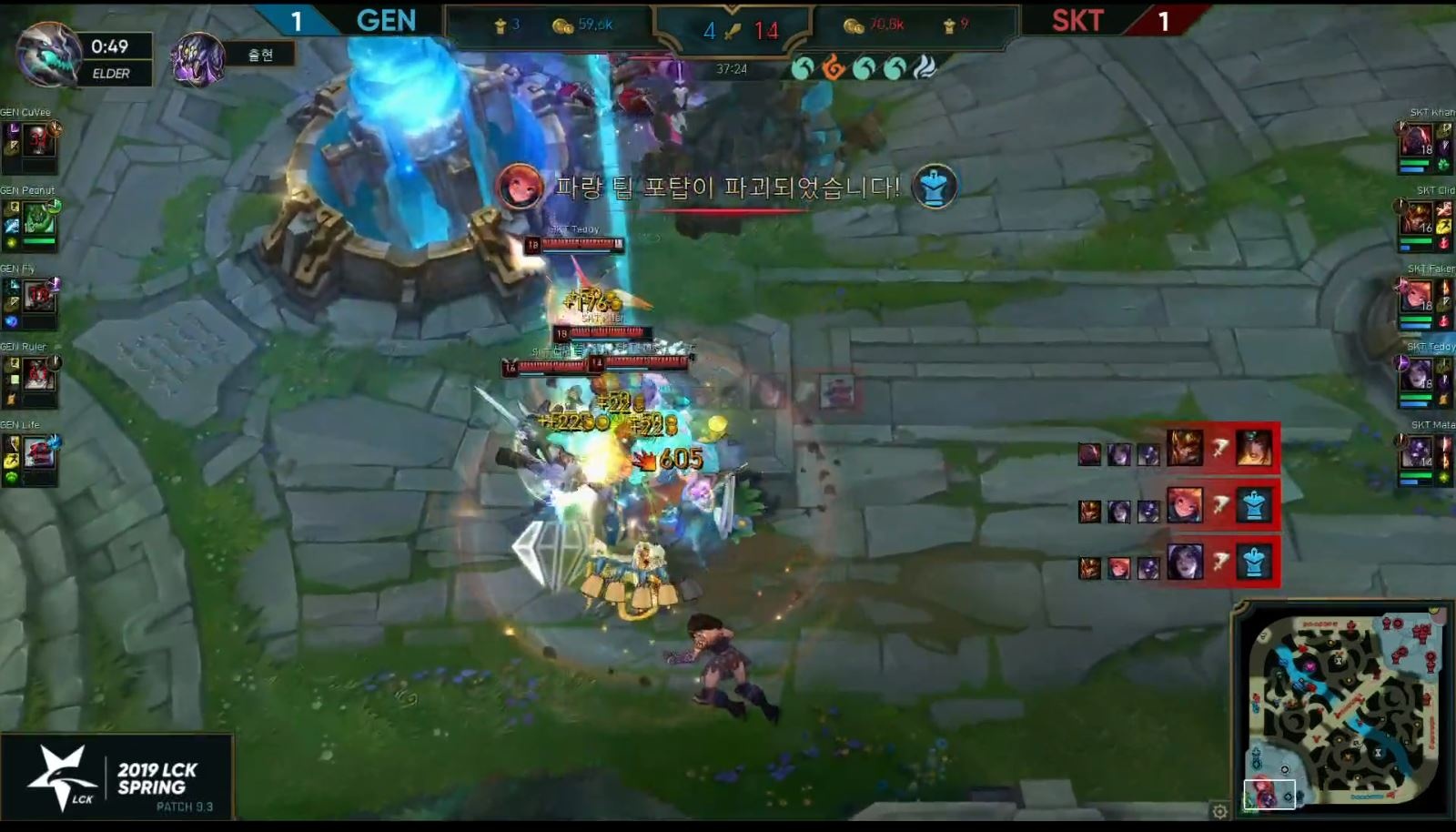Click the Infernal drake icon in the dragon tracker
Screen dimensions: 1456x832
(835, 67)
